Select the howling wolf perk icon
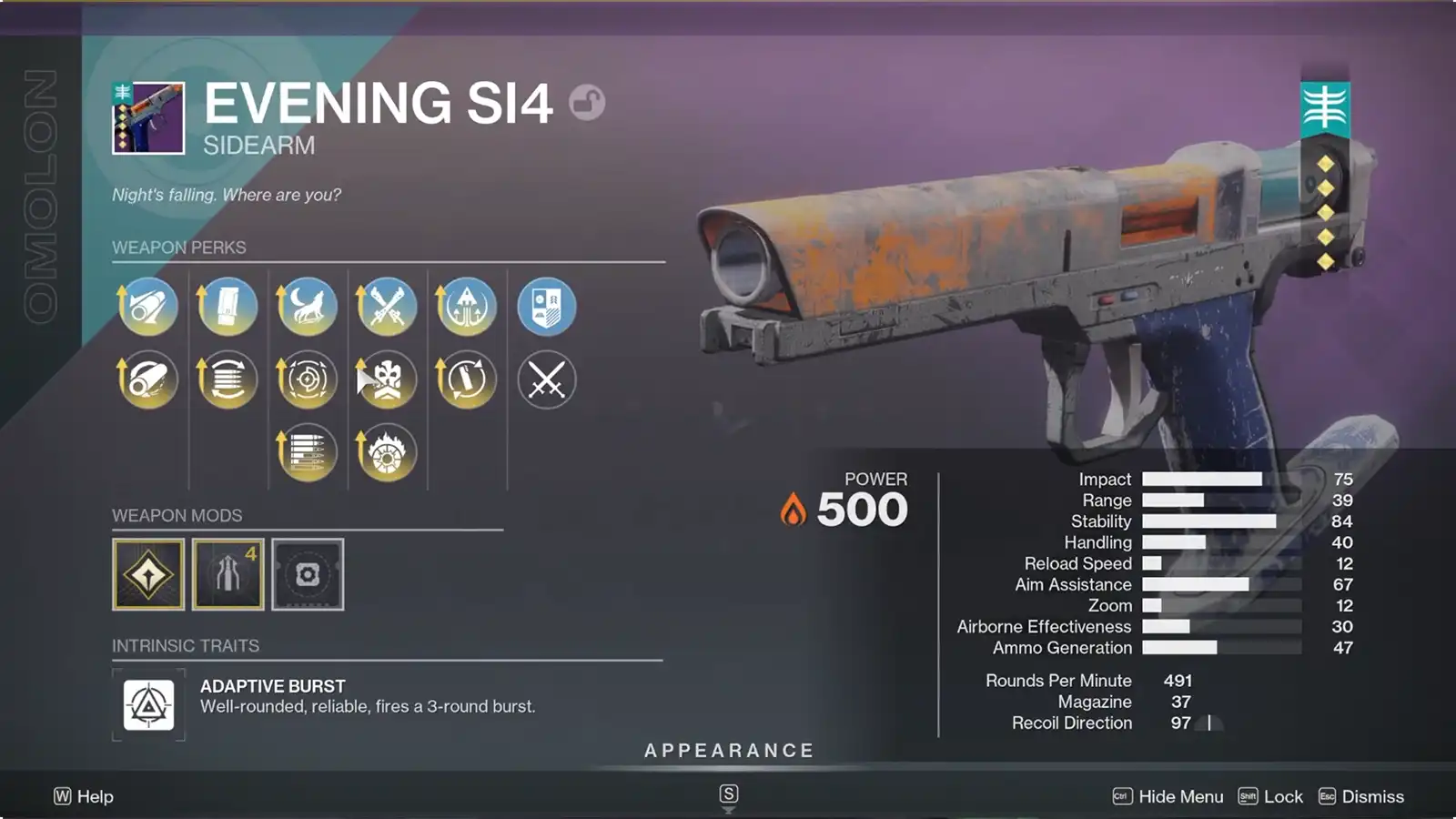Image resolution: width=1456 pixels, height=819 pixels. (x=308, y=307)
